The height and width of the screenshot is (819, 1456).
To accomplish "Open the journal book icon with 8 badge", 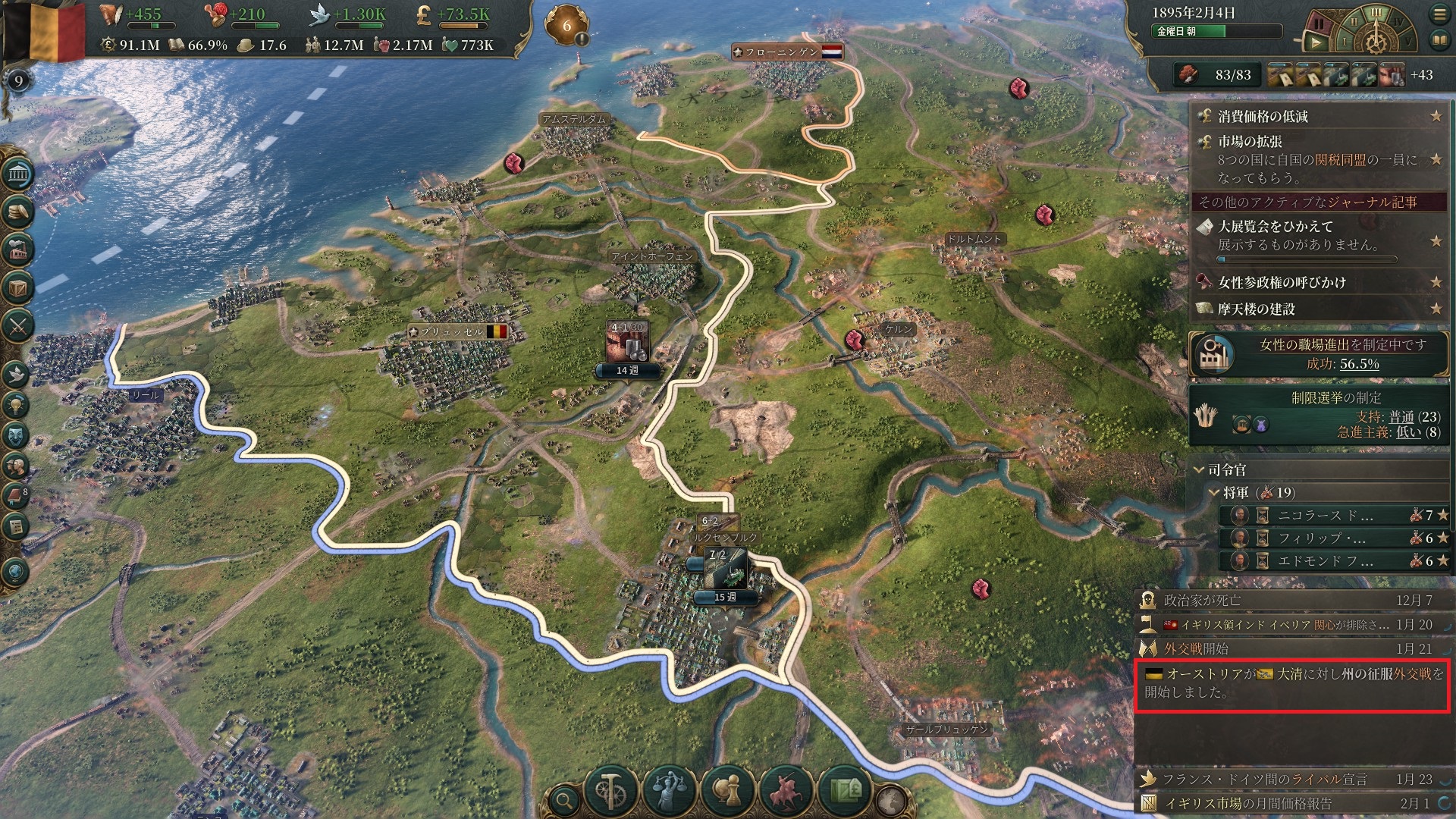I will (16, 497).
